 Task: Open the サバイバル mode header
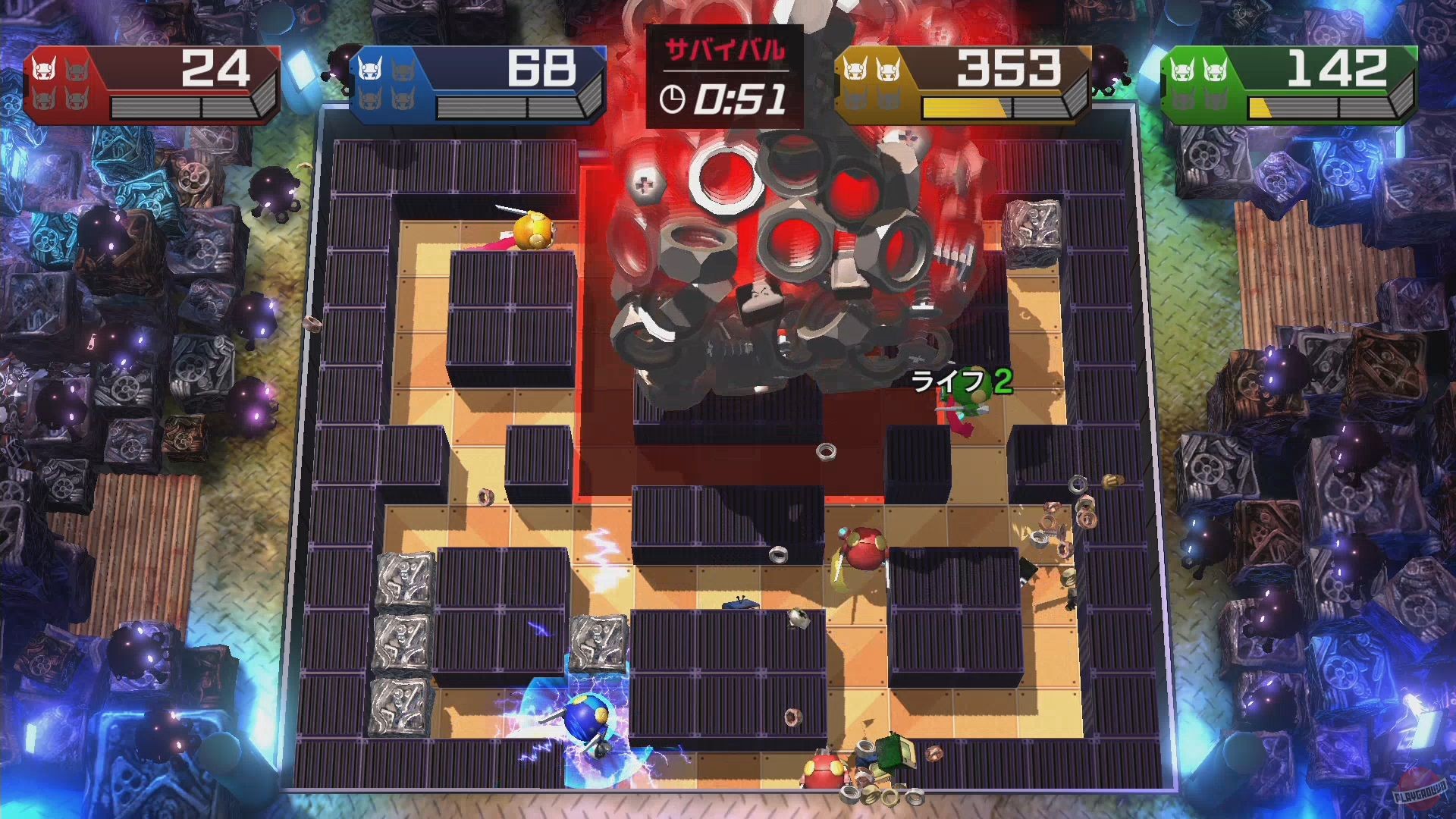(726, 49)
